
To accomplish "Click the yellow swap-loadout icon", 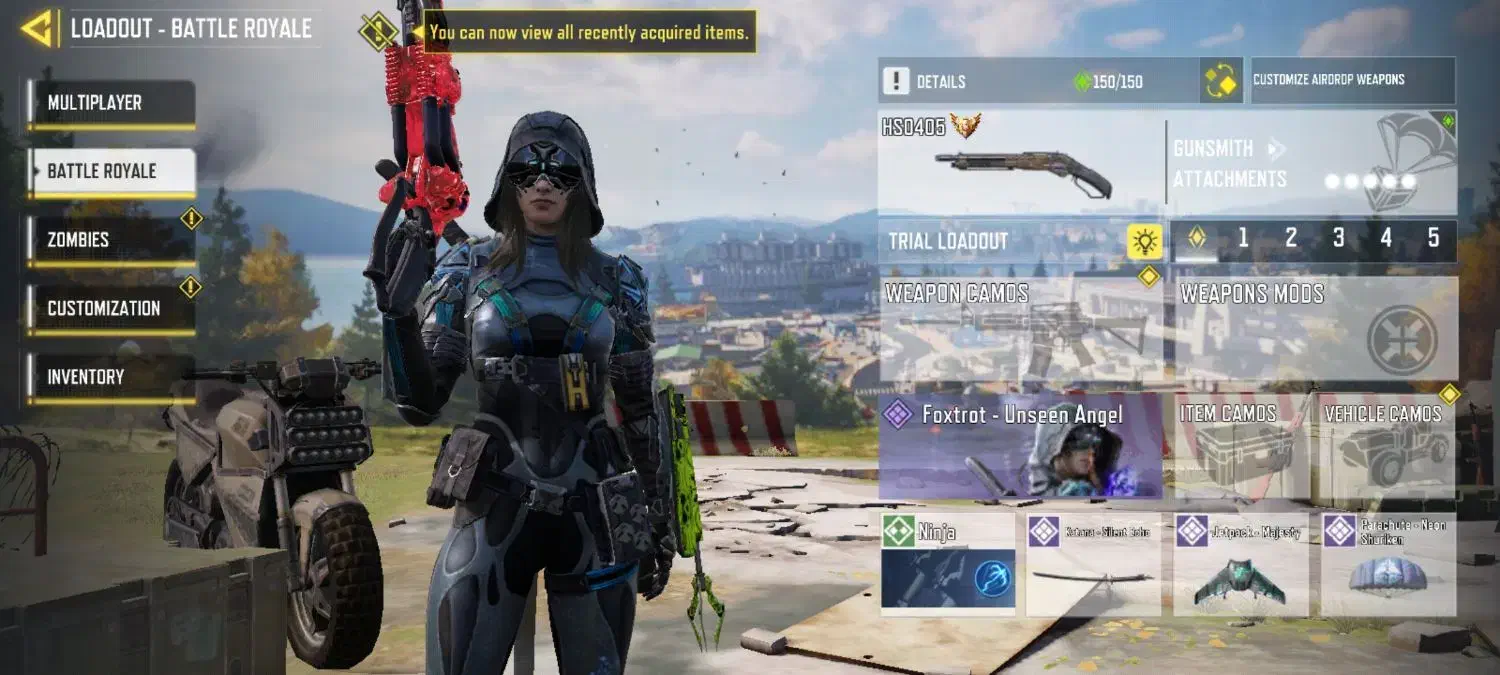I will coord(1221,80).
